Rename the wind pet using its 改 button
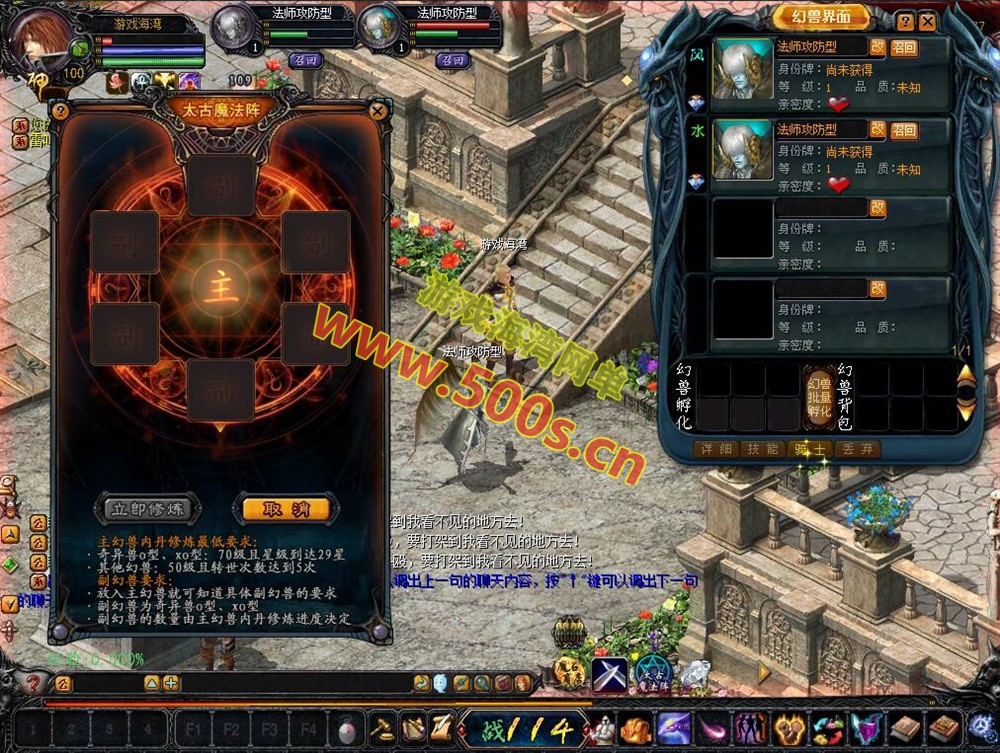This screenshot has height=753, width=1000. pos(878,47)
